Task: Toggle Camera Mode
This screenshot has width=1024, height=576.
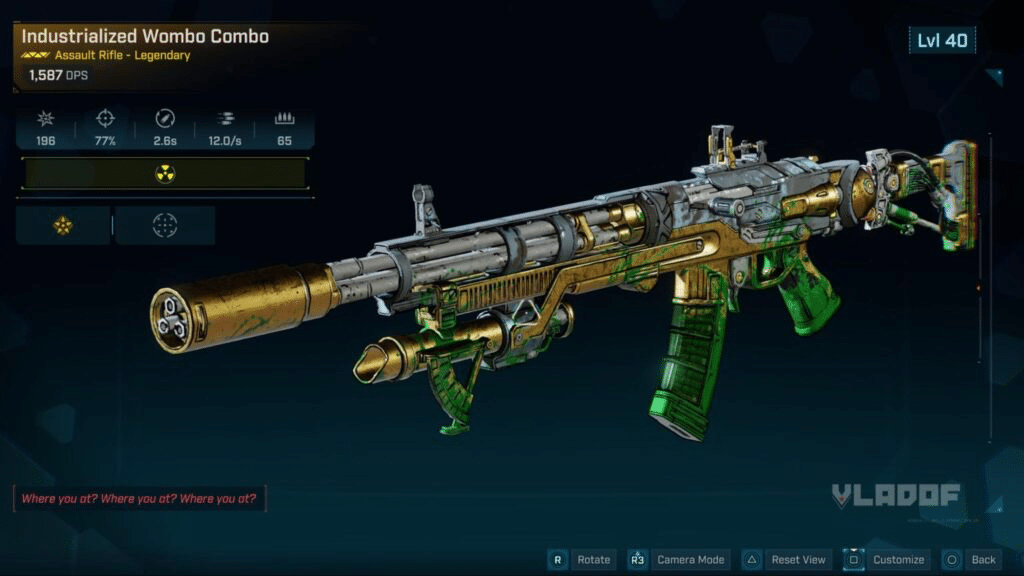Action: [679, 559]
